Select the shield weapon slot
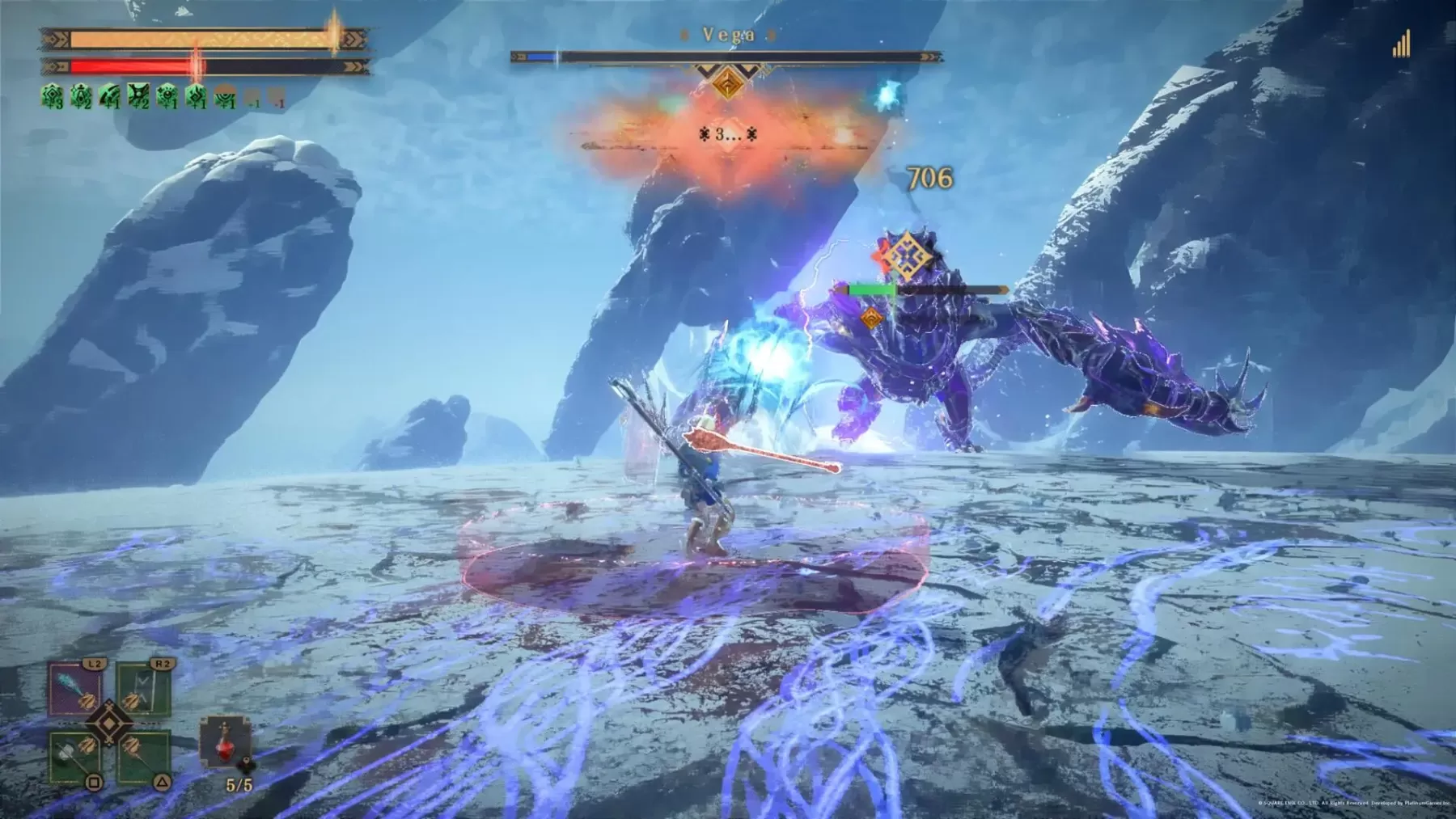 coord(143,689)
